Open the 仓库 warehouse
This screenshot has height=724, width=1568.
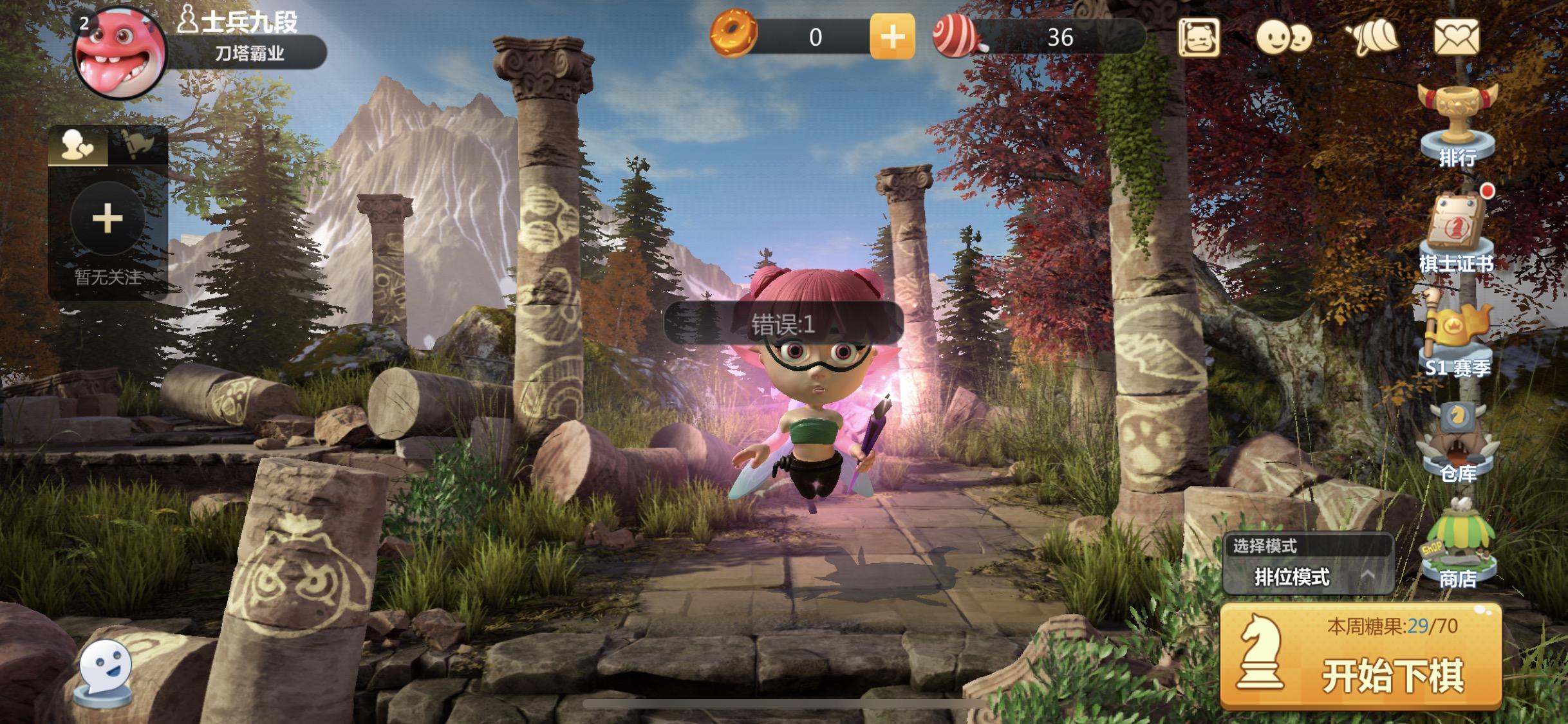tap(1458, 441)
